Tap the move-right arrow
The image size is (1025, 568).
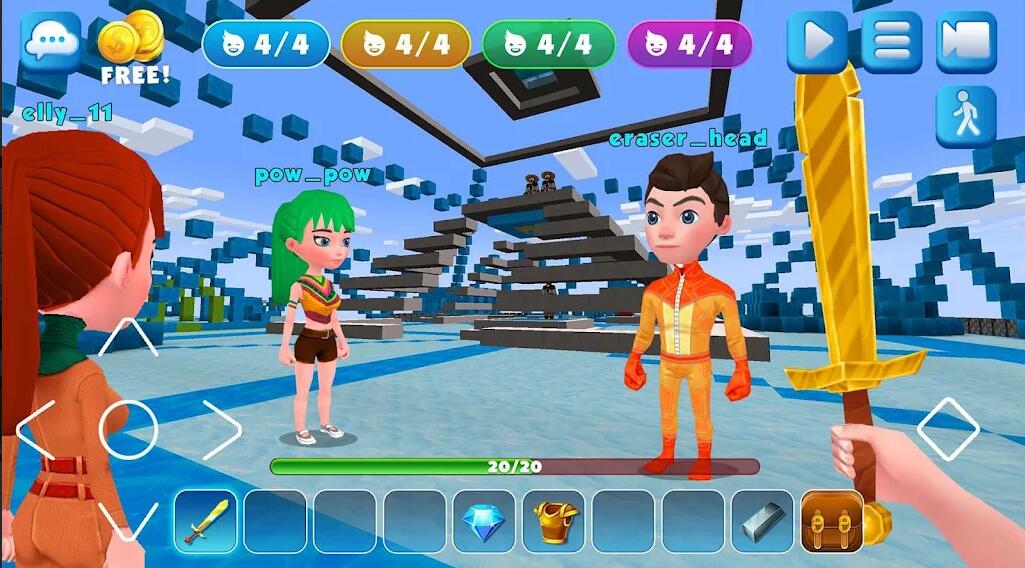(221, 430)
